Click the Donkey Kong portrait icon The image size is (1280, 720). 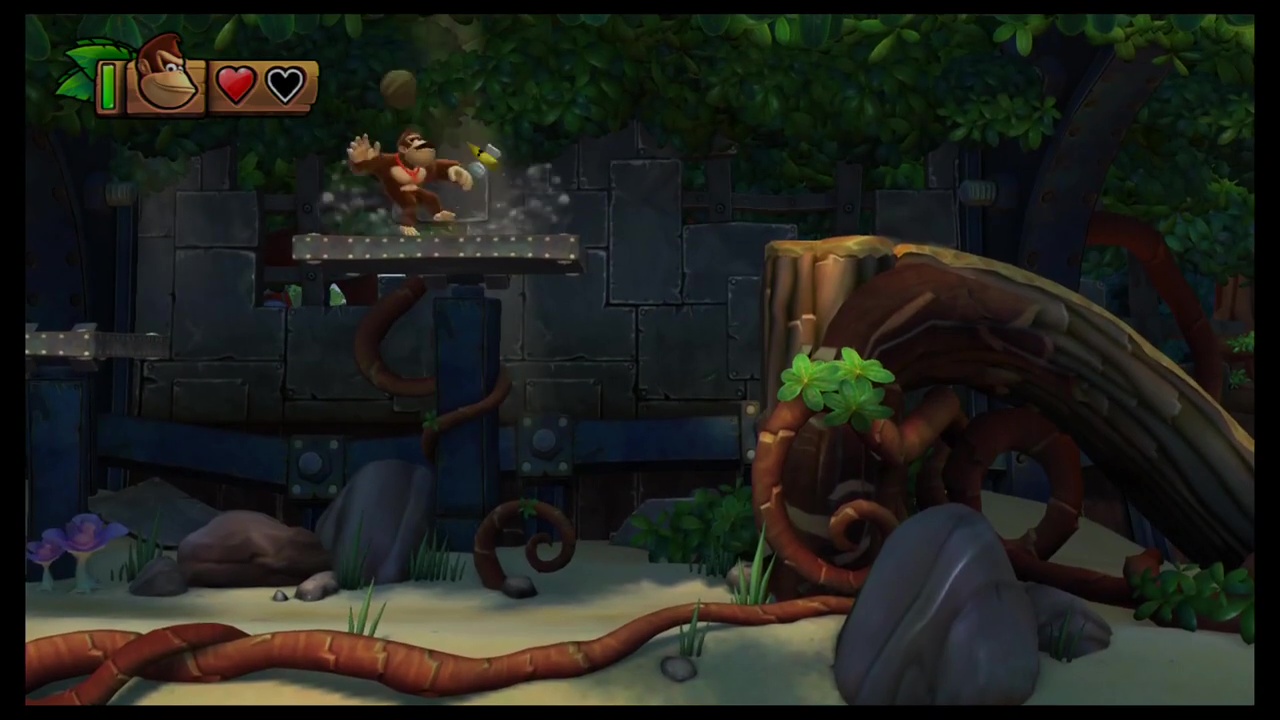pos(165,75)
